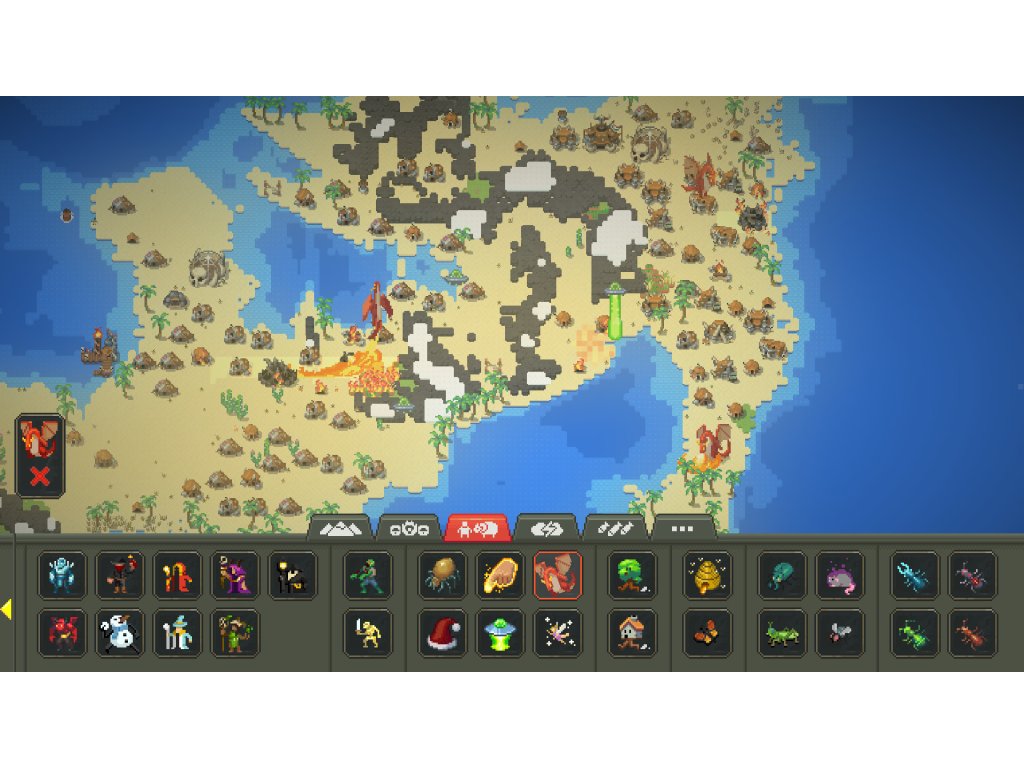Select the dragon spawn power
The image size is (1024, 768).
click(557, 575)
